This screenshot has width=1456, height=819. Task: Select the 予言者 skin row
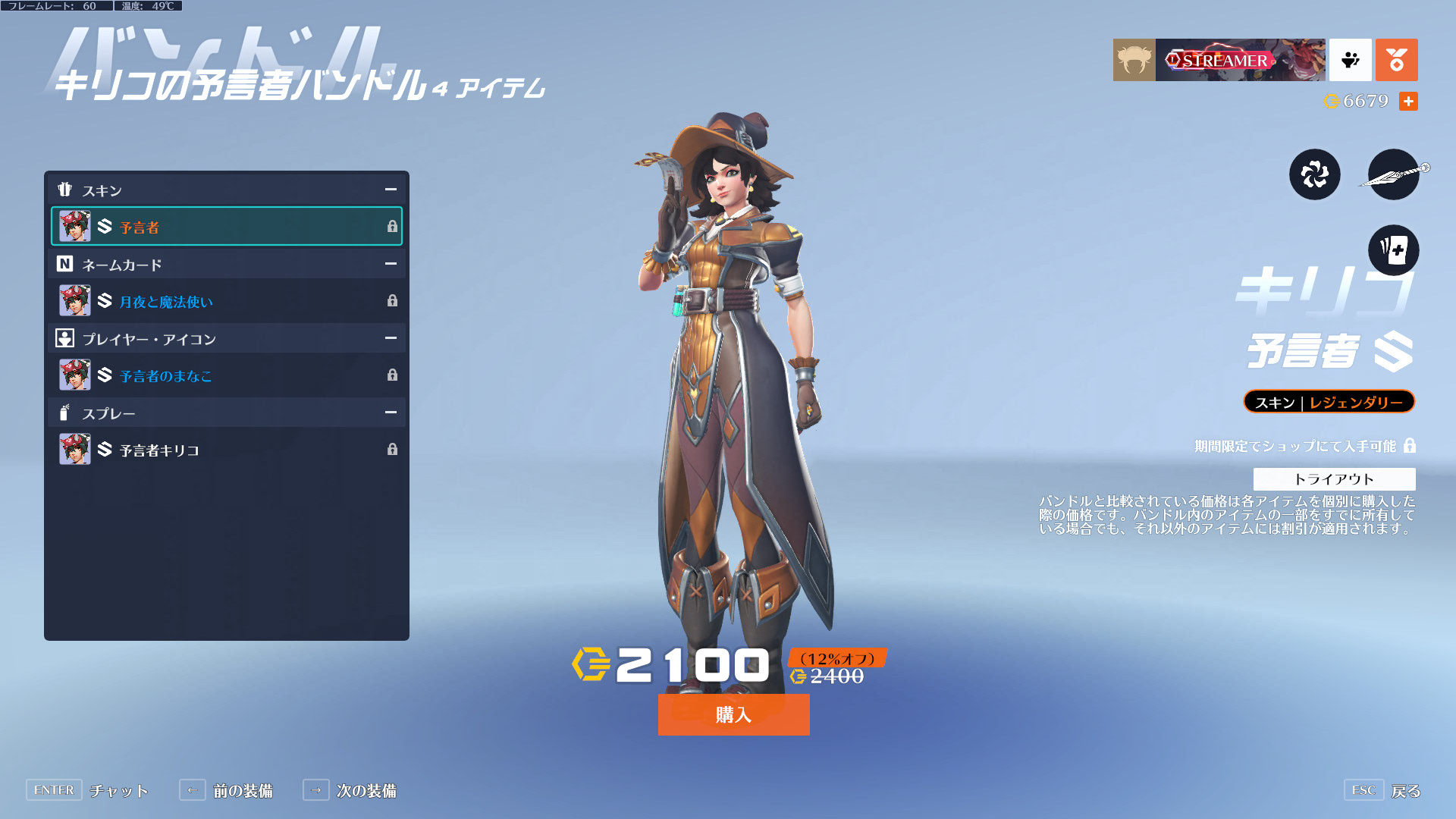pyautogui.click(x=226, y=227)
